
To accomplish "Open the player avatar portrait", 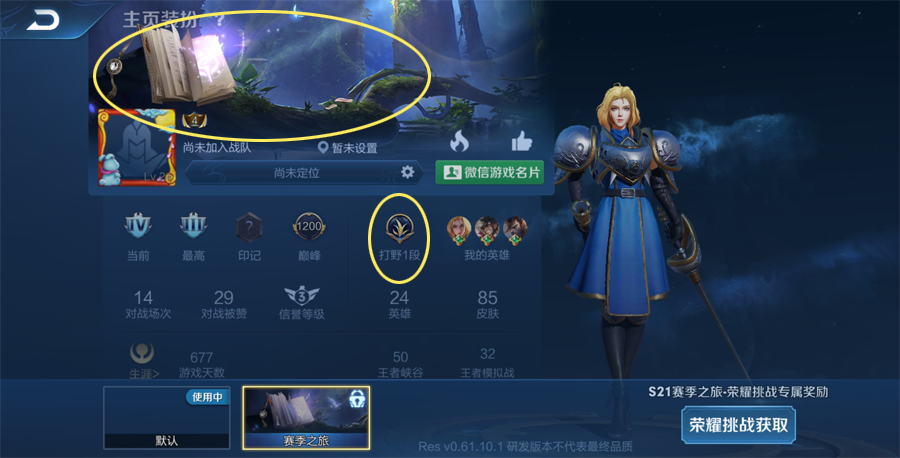I will [136, 147].
